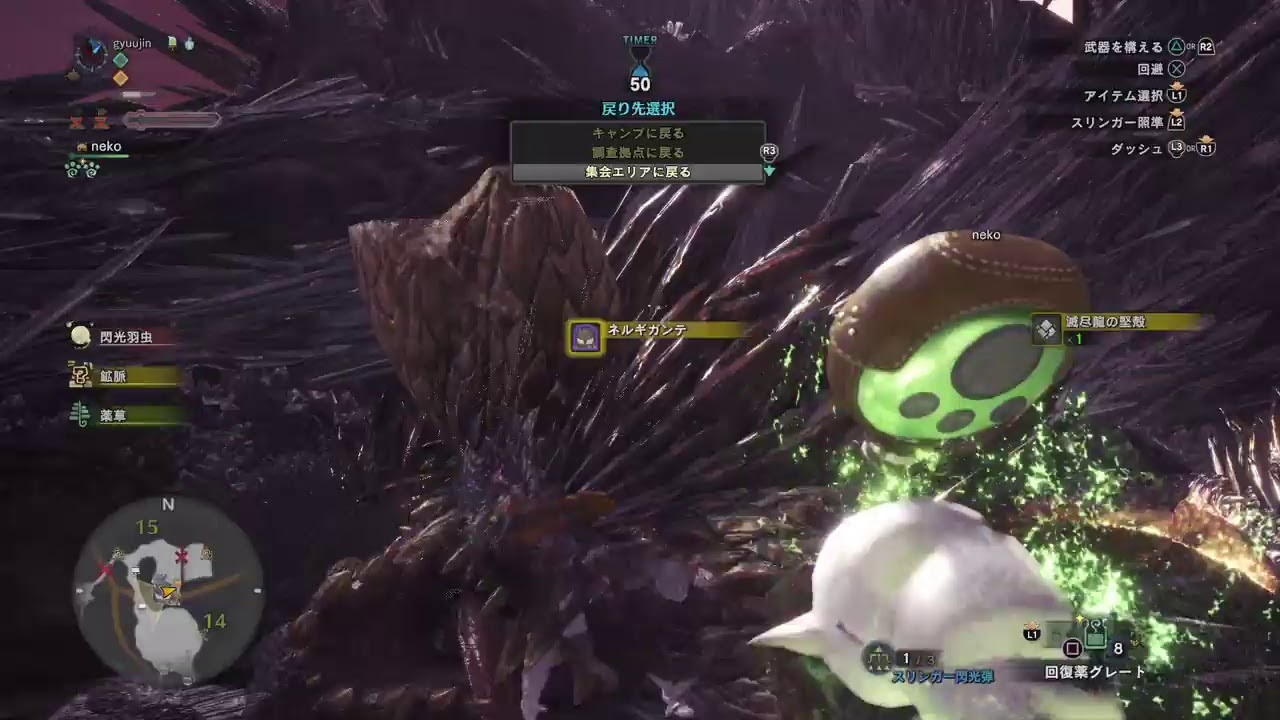Toggle the orange diamond buff icon
The image size is (1280, 720).
click(120, 78)
